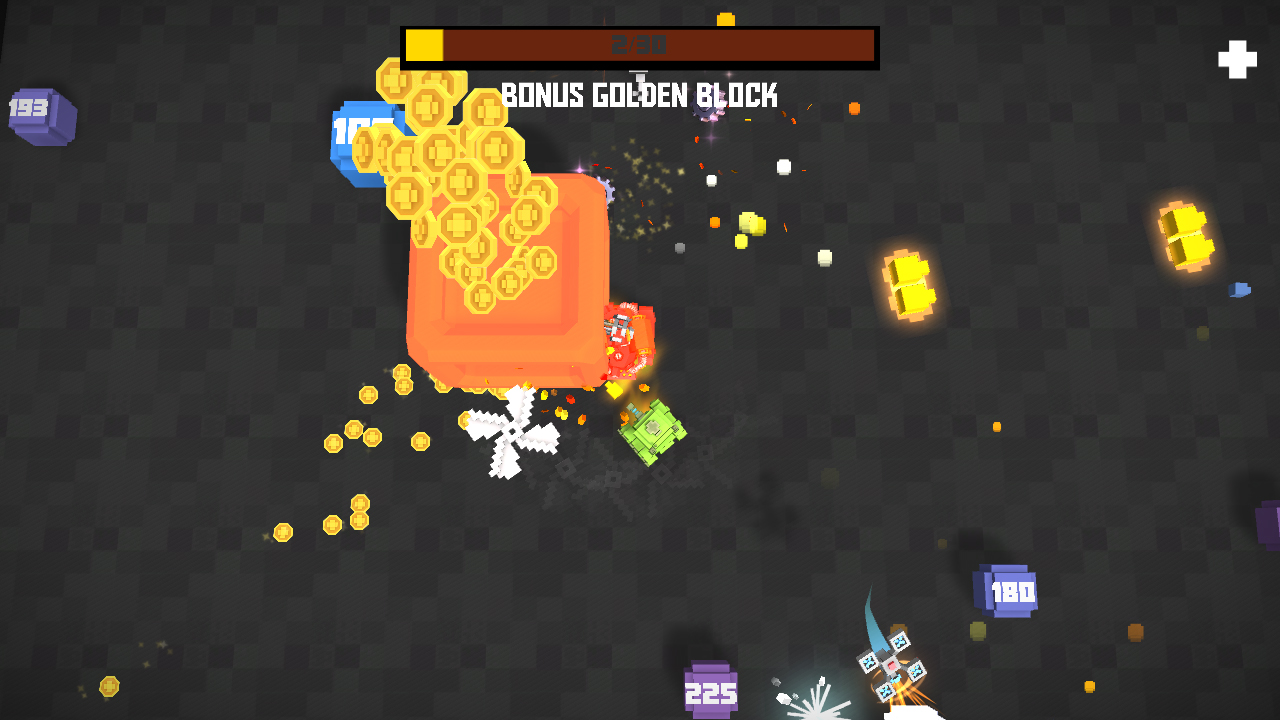Click the white plus health icon
The width and height of the screenshot is (1280, 720).
[1237, 59]
